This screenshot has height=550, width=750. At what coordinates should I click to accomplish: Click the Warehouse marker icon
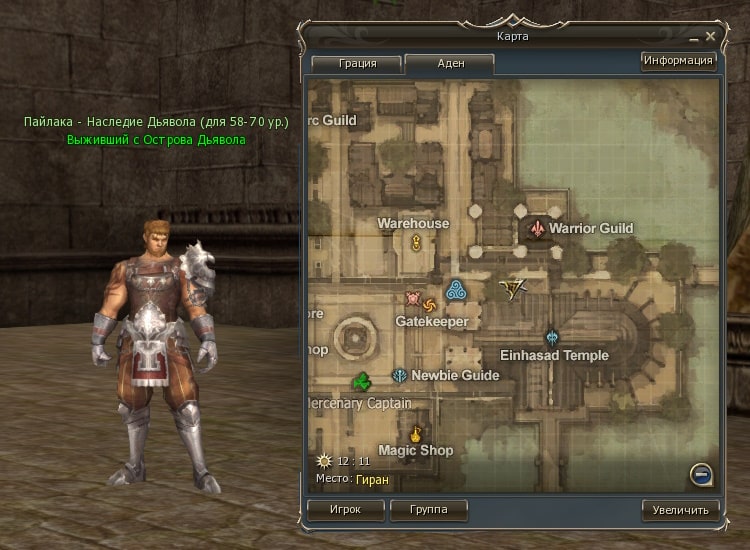[x=416, y=242]
